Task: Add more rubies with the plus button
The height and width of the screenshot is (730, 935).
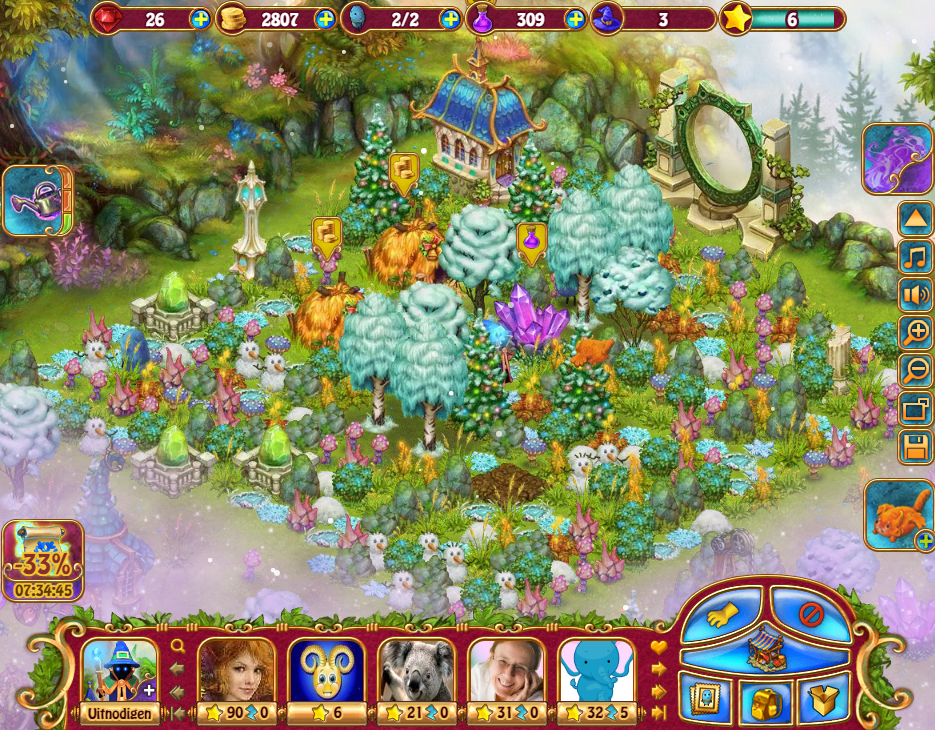Action: pyautogui.click(x=200, y=19)
